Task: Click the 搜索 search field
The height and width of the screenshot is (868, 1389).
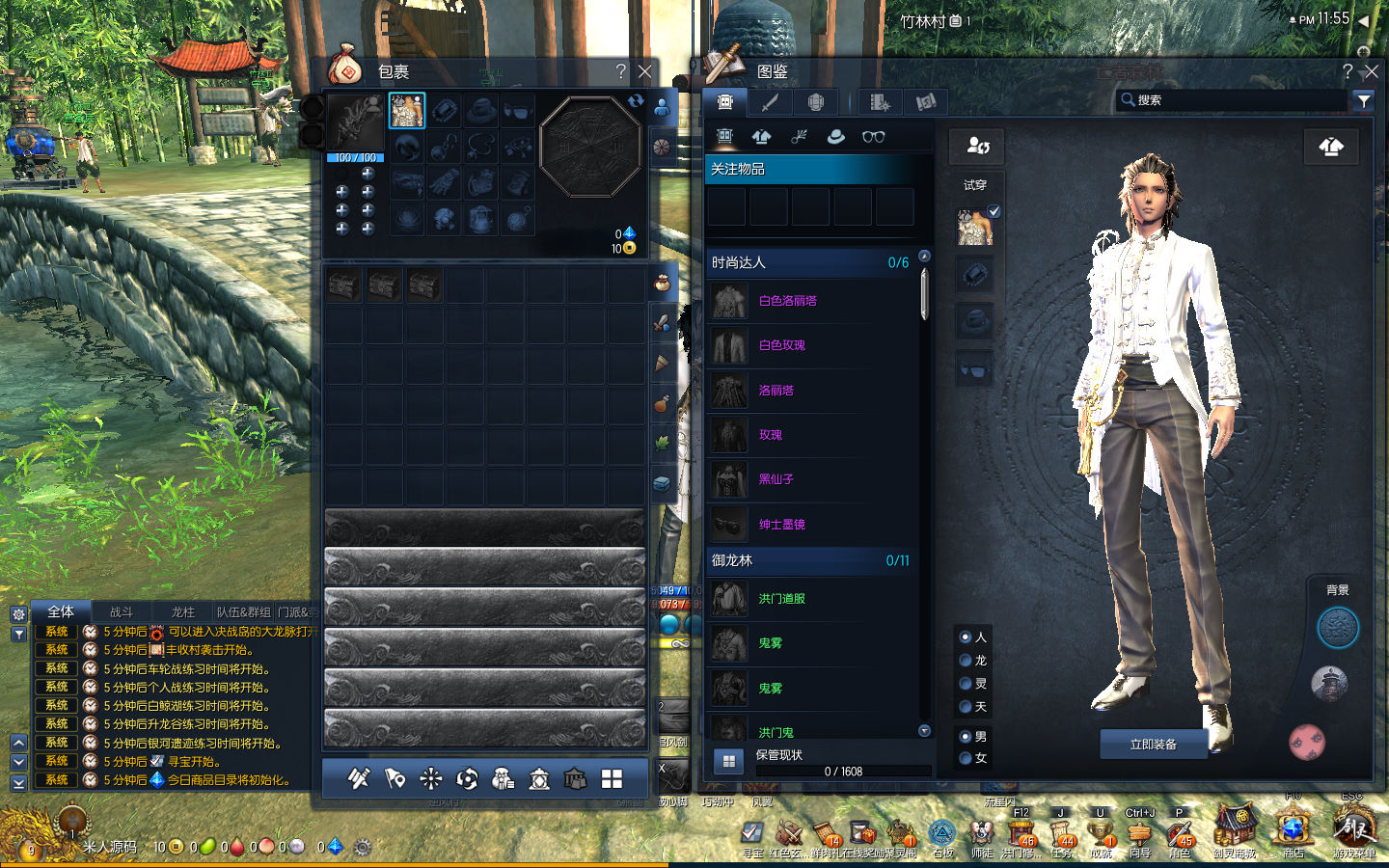Action: coord(1235,100)
